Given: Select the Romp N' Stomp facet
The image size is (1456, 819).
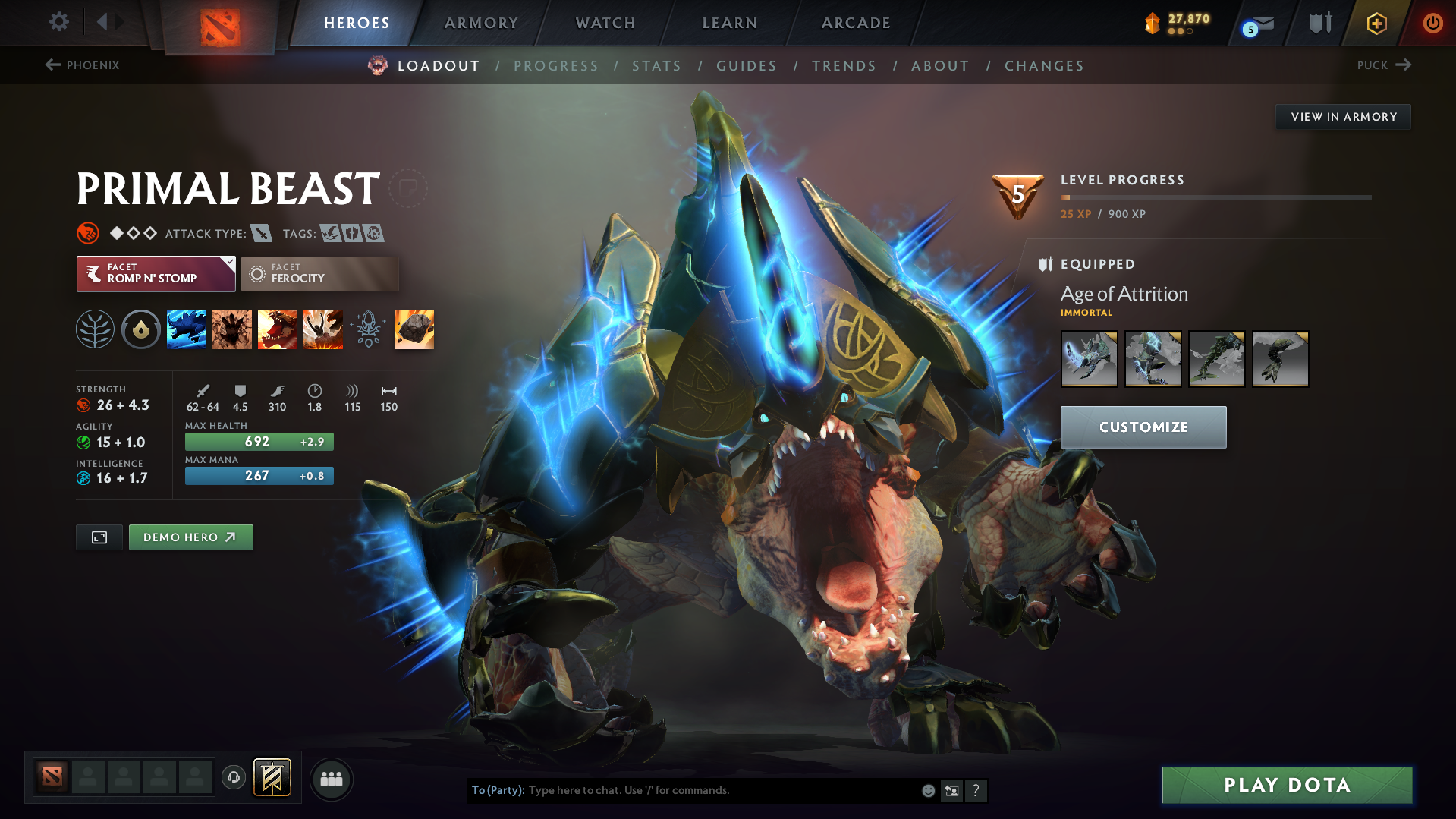Looking at the screenshot, I should pyautogui.click(x=156, y=274).
